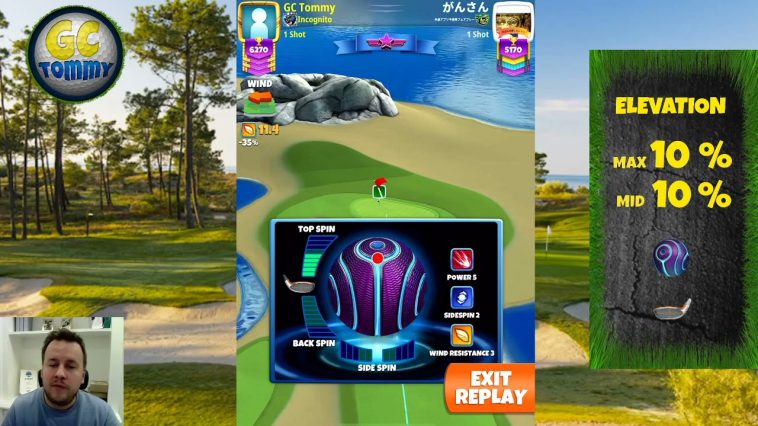The height and width of the screenshot is (426, 758).
Task: Select GC Tommy's player avatar
Action: point(260,20)
